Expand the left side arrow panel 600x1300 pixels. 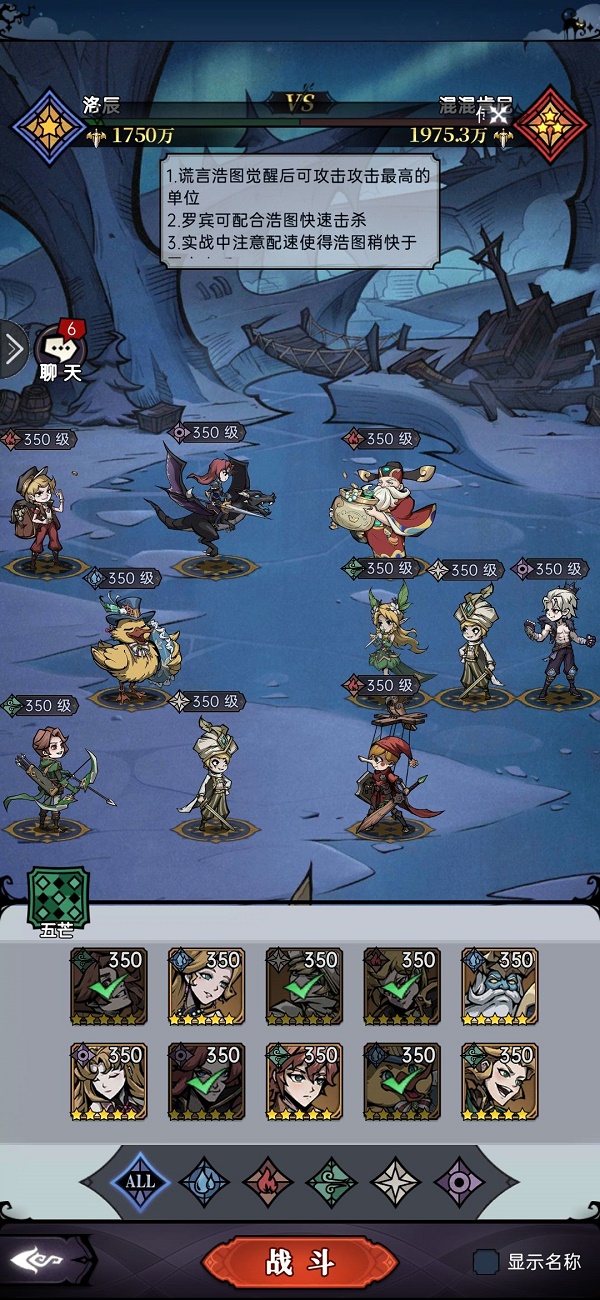point(13,349)
